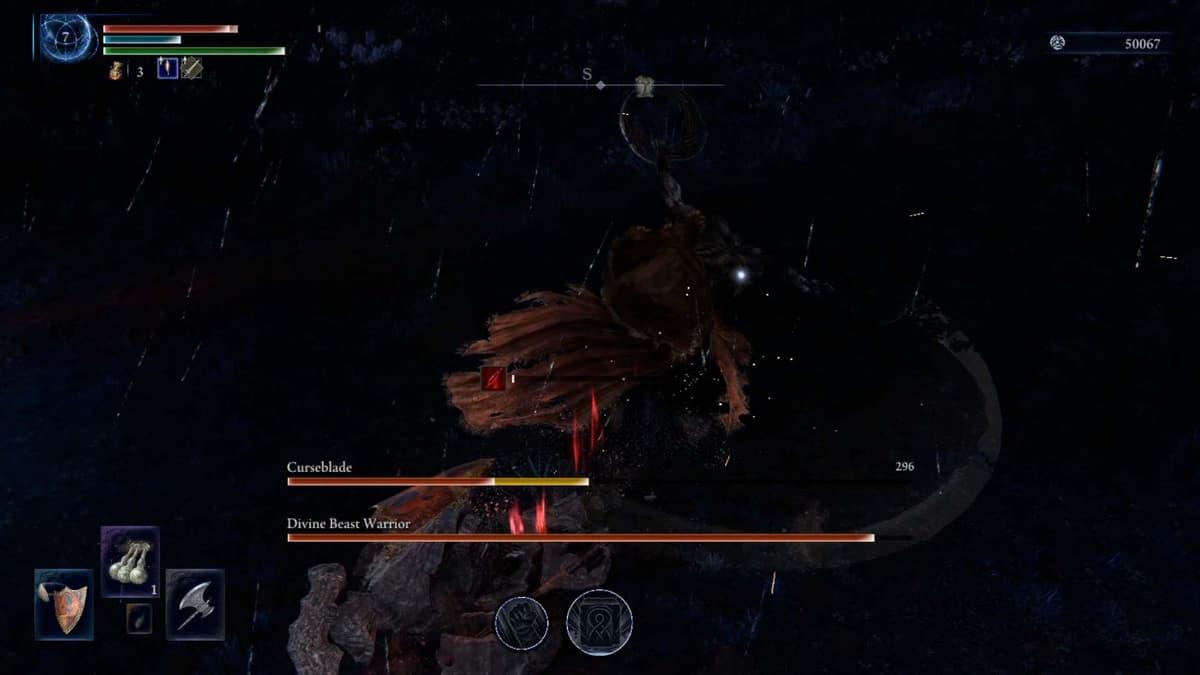Activate the ultimate art tablet icon
Viewport: 1200px width, 675px height.
599,623
